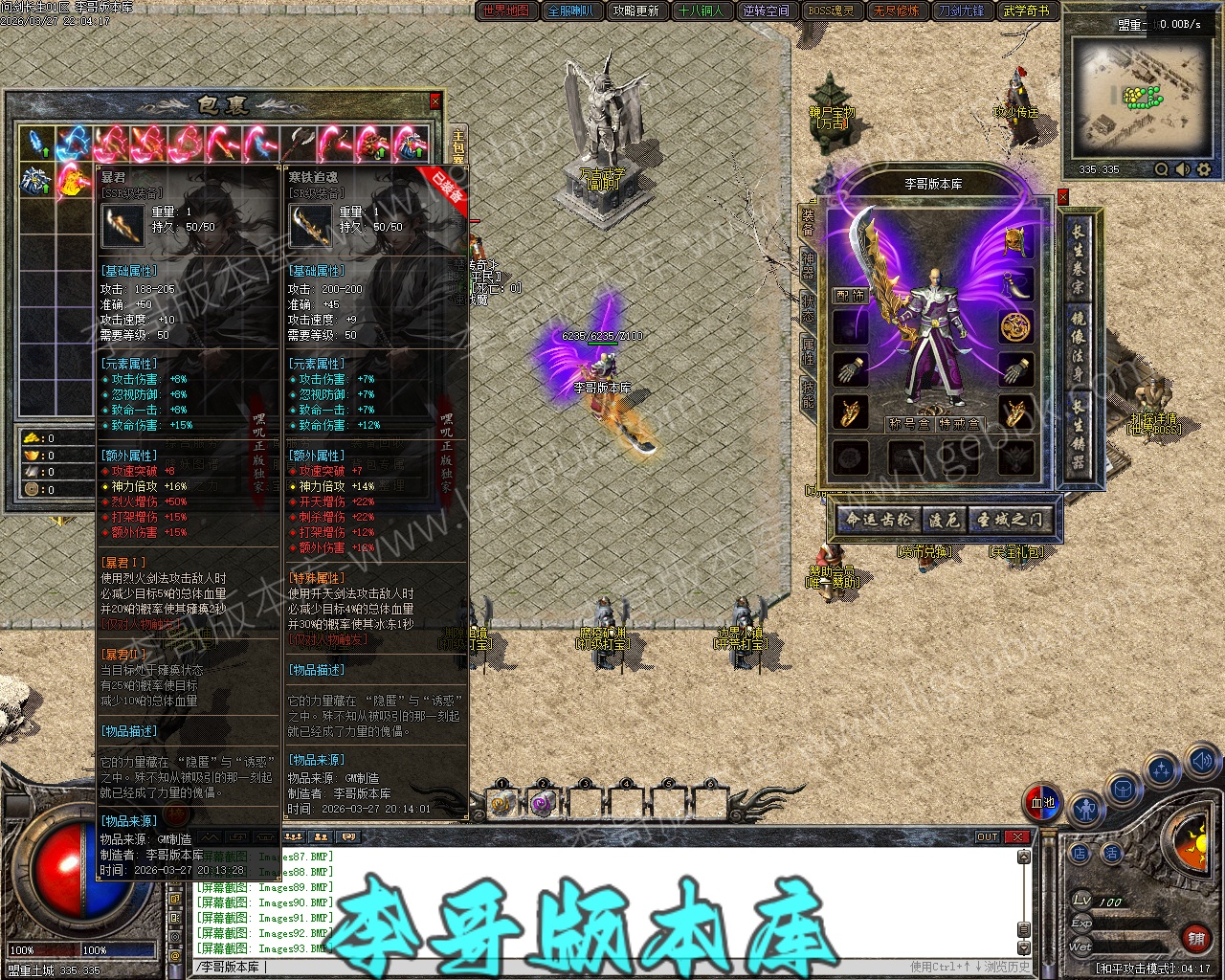This screenshot has width=1225, height=980.
Task: Switch to the 属性 attributes tab
Action: tap(808, 350)
